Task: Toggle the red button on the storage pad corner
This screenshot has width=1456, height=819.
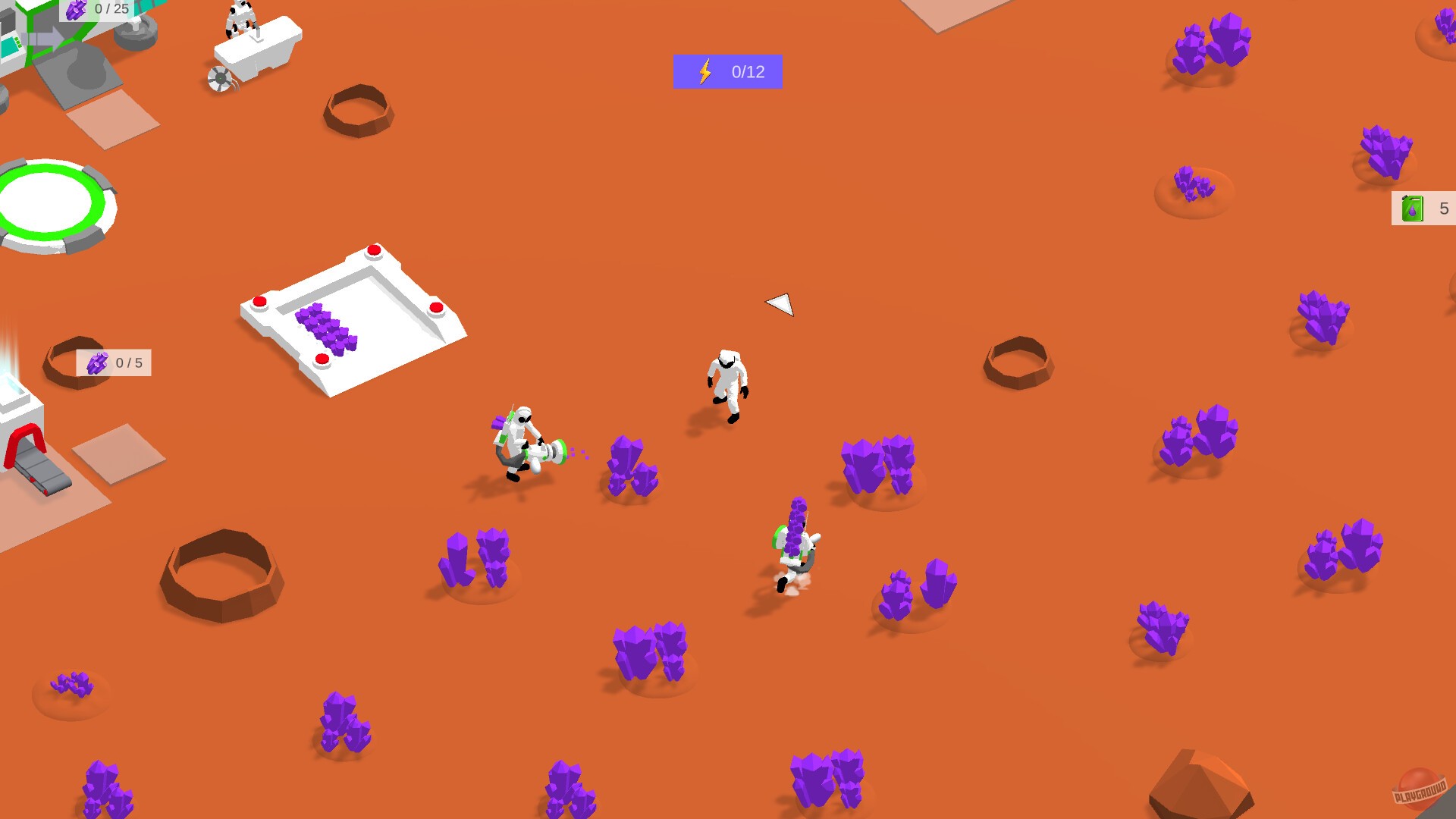Action: click(x=373, y=250)
